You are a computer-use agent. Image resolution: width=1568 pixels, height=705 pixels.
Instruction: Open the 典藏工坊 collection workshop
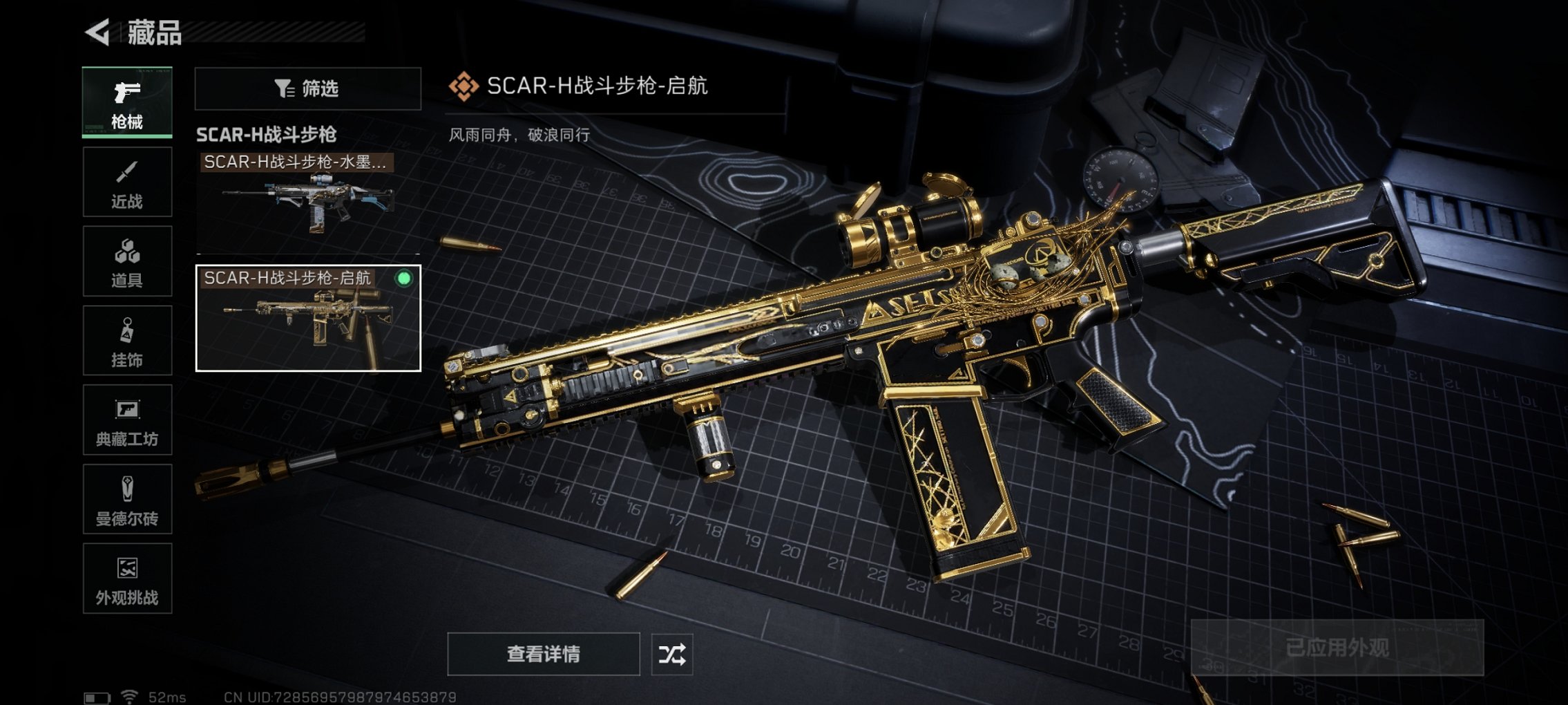click(x=126, y=420)
